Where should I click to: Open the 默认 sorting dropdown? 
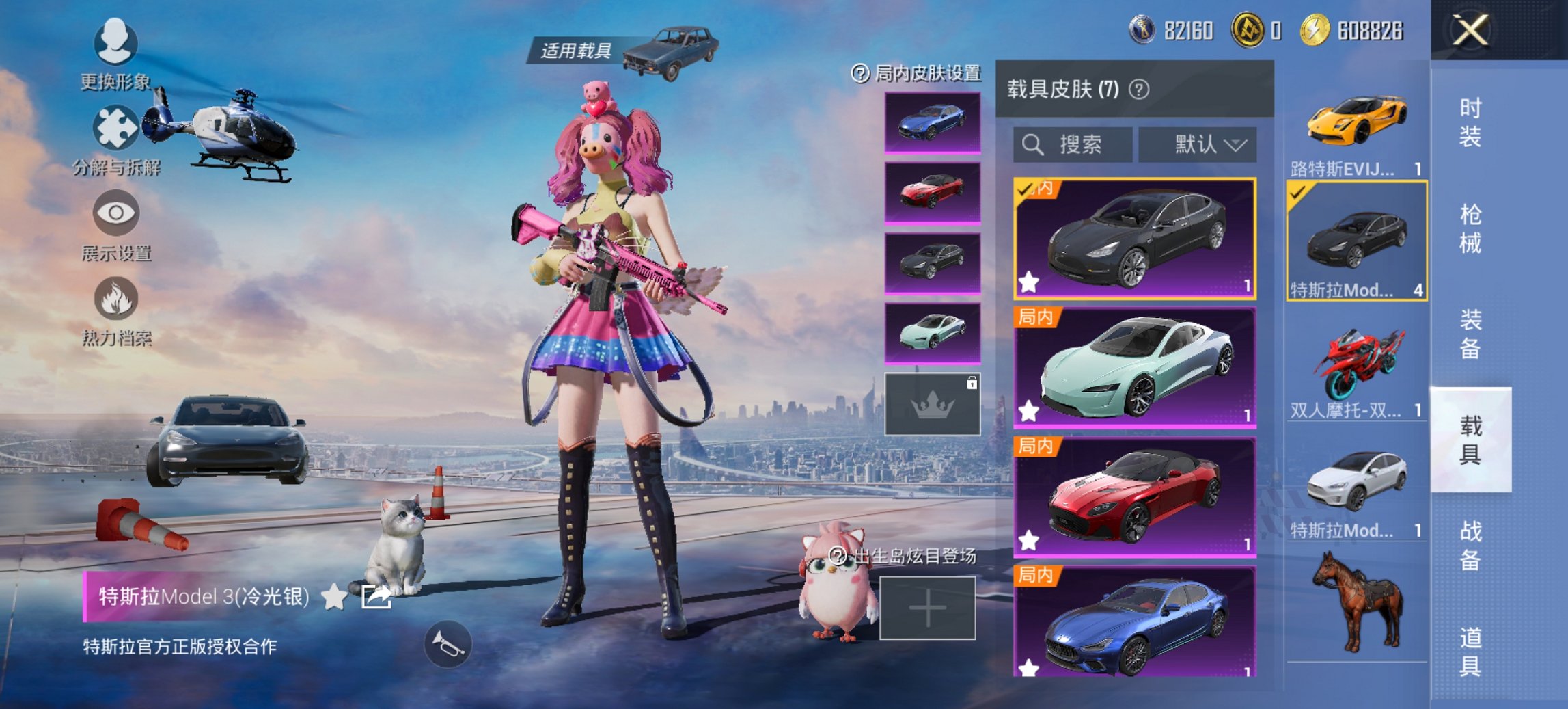tap(1196, 144)
